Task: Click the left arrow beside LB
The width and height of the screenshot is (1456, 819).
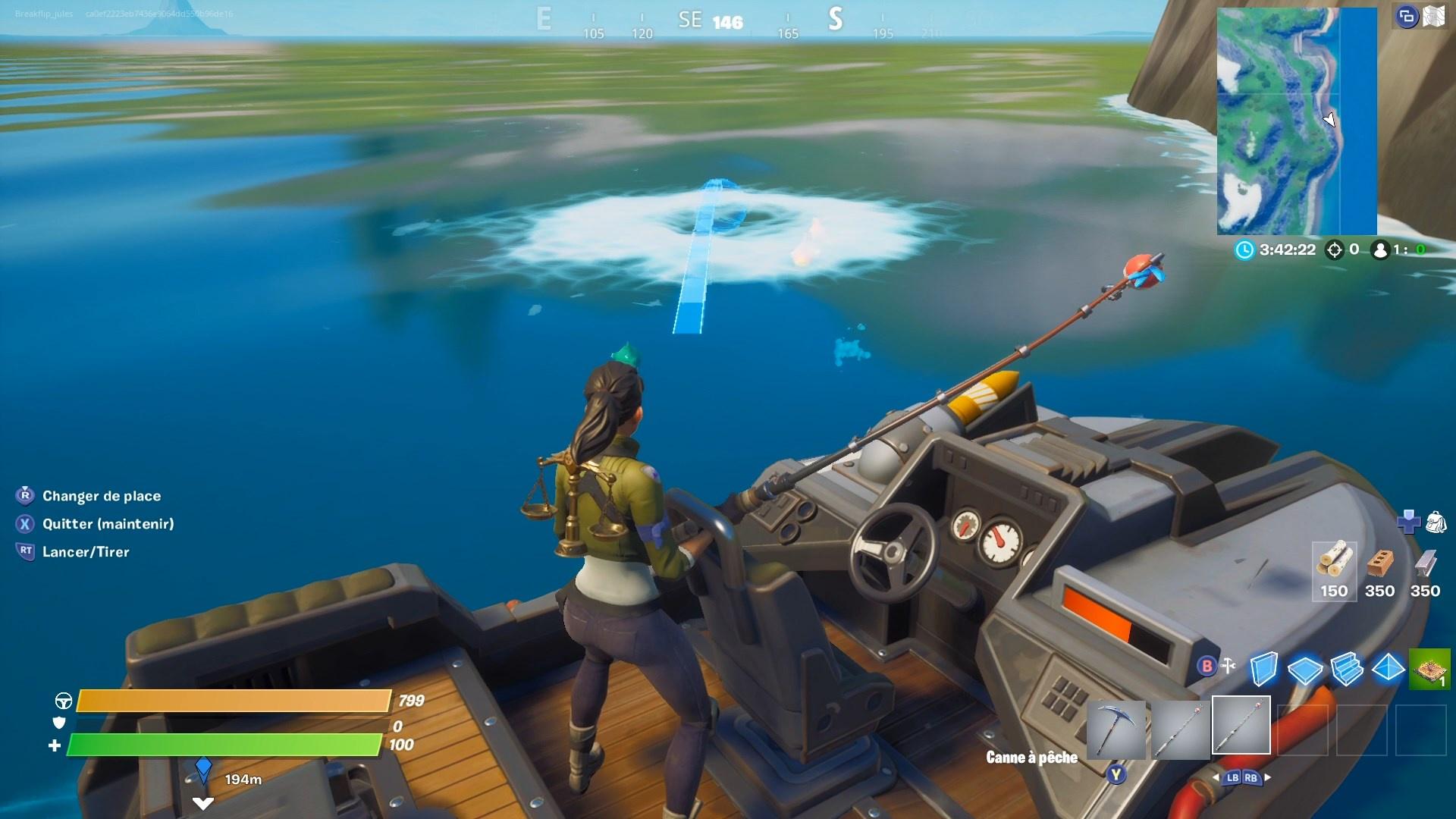Action: (x=1216, y=776)
